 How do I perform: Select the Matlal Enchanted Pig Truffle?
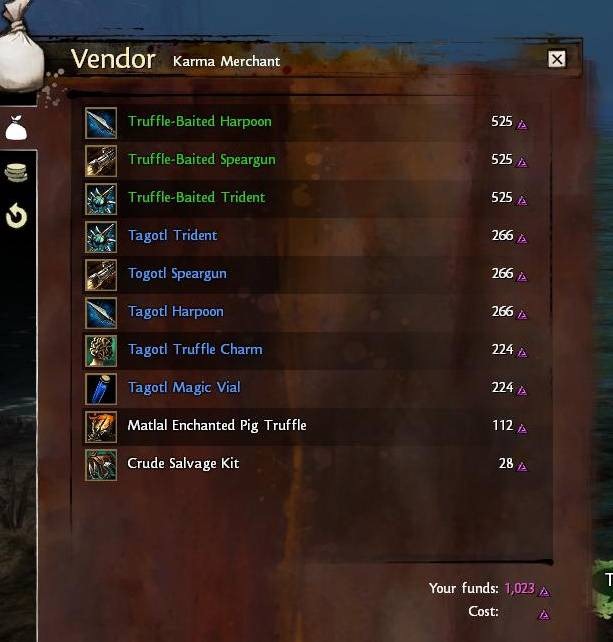point(217,426)
